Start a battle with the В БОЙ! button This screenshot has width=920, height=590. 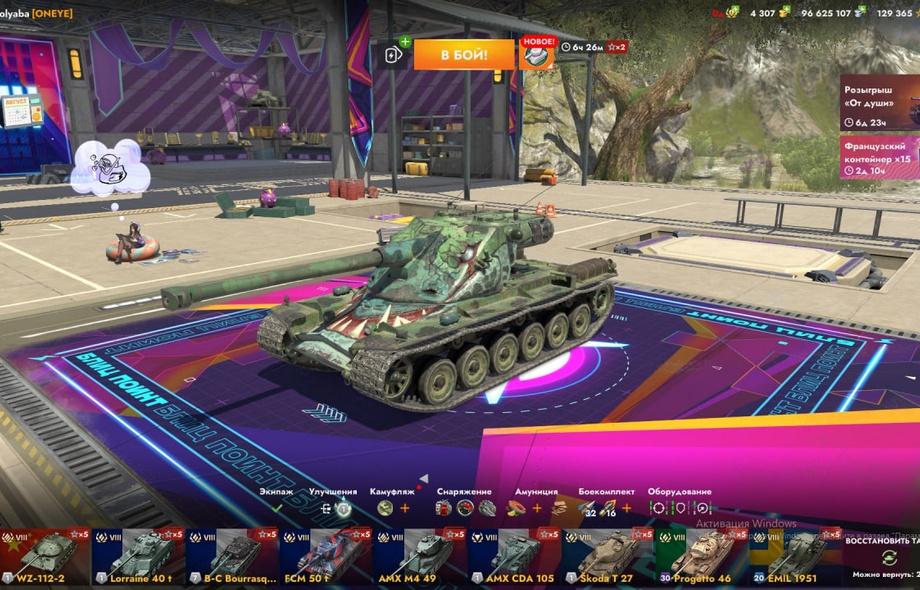(x=464, y=55)
